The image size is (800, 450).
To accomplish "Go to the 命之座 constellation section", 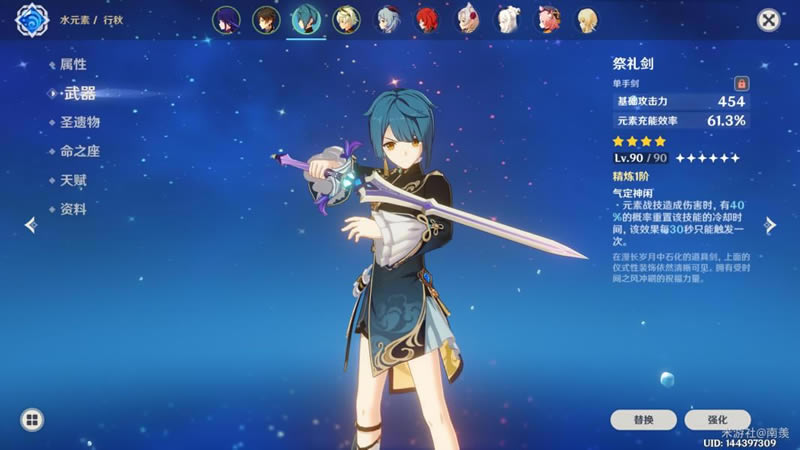I will tap(80, 151).
